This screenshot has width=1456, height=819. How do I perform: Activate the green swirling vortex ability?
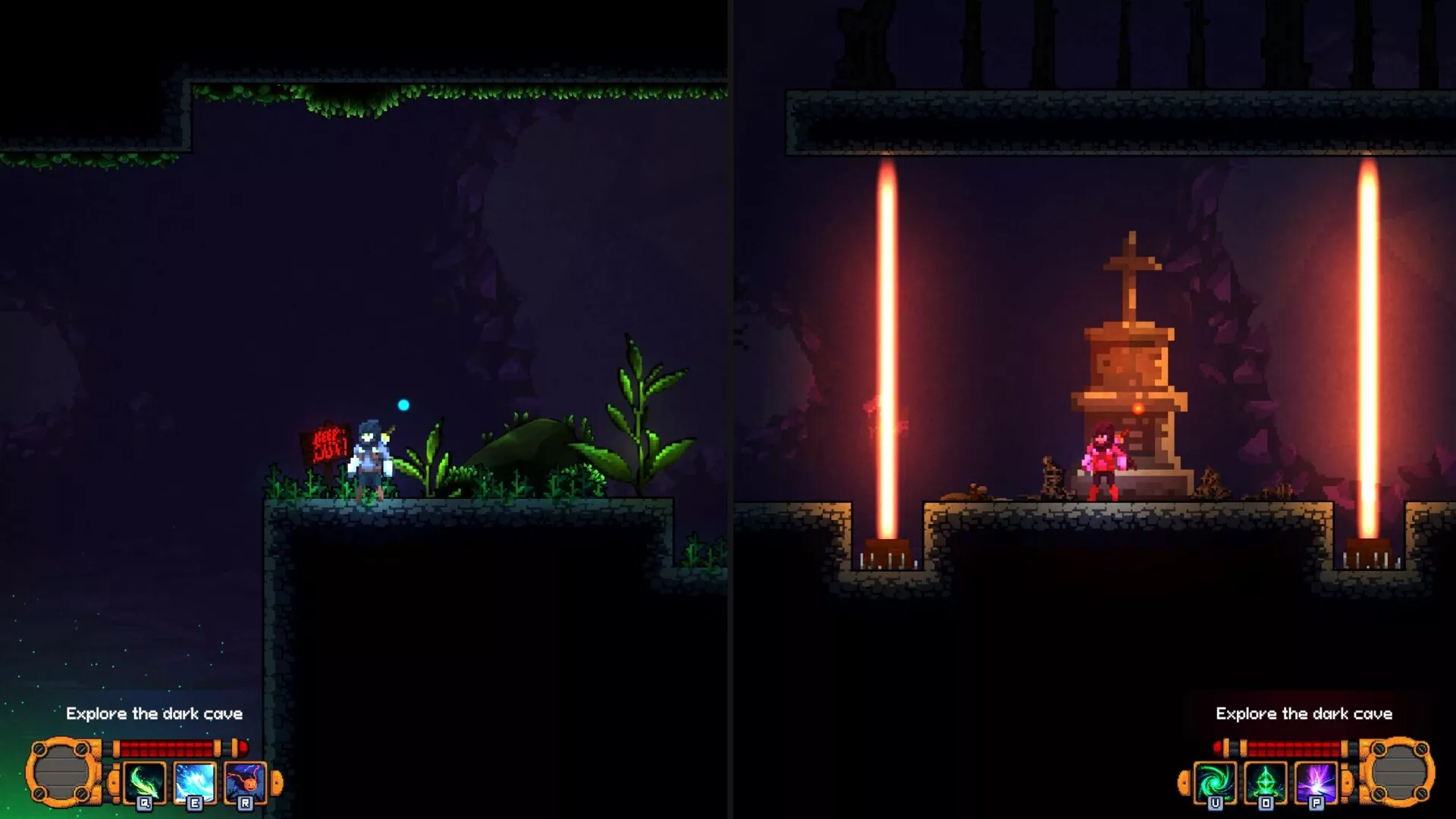(x=1215, y=782)
